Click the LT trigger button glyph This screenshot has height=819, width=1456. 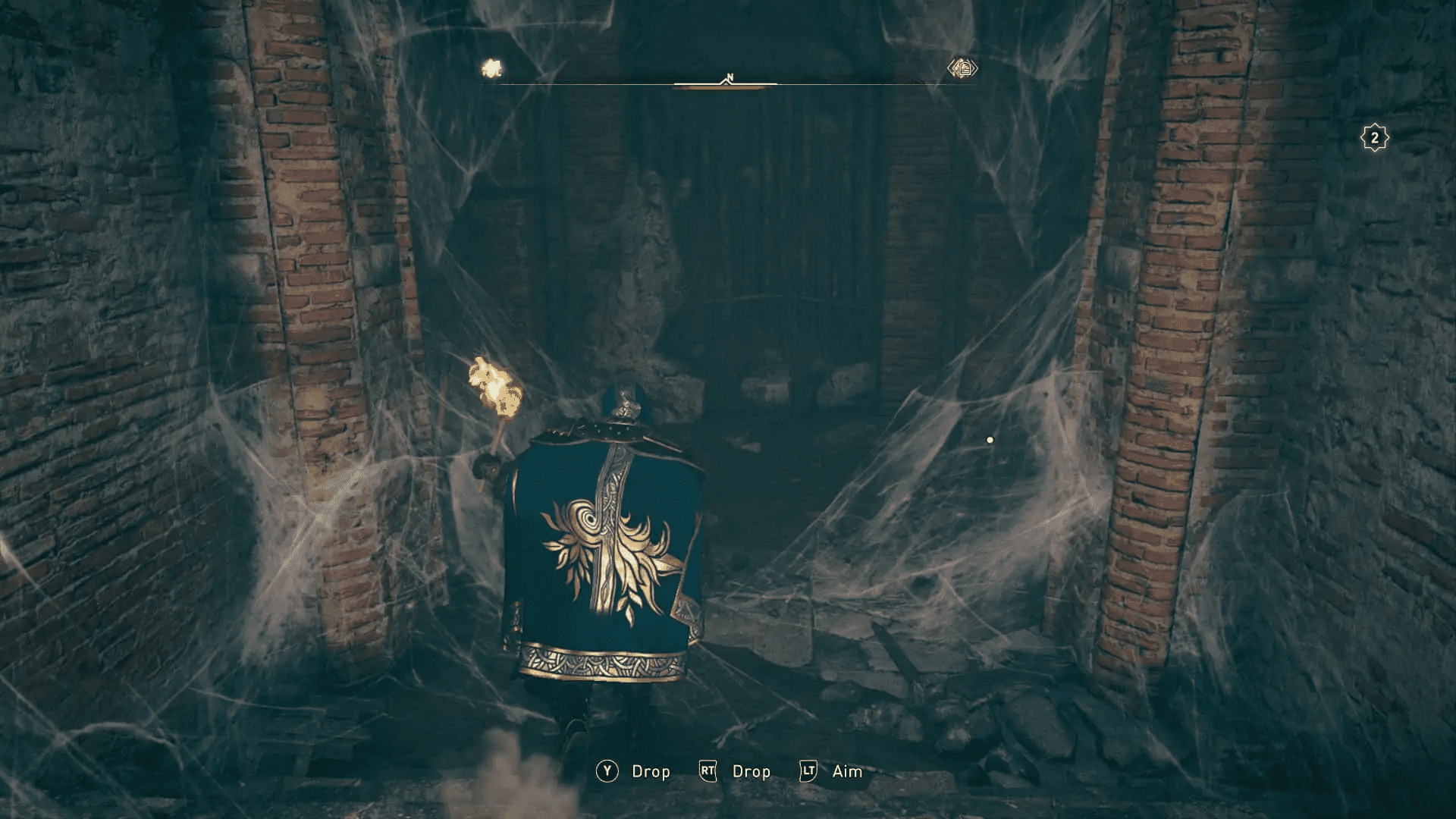click(x=806, y=771)
